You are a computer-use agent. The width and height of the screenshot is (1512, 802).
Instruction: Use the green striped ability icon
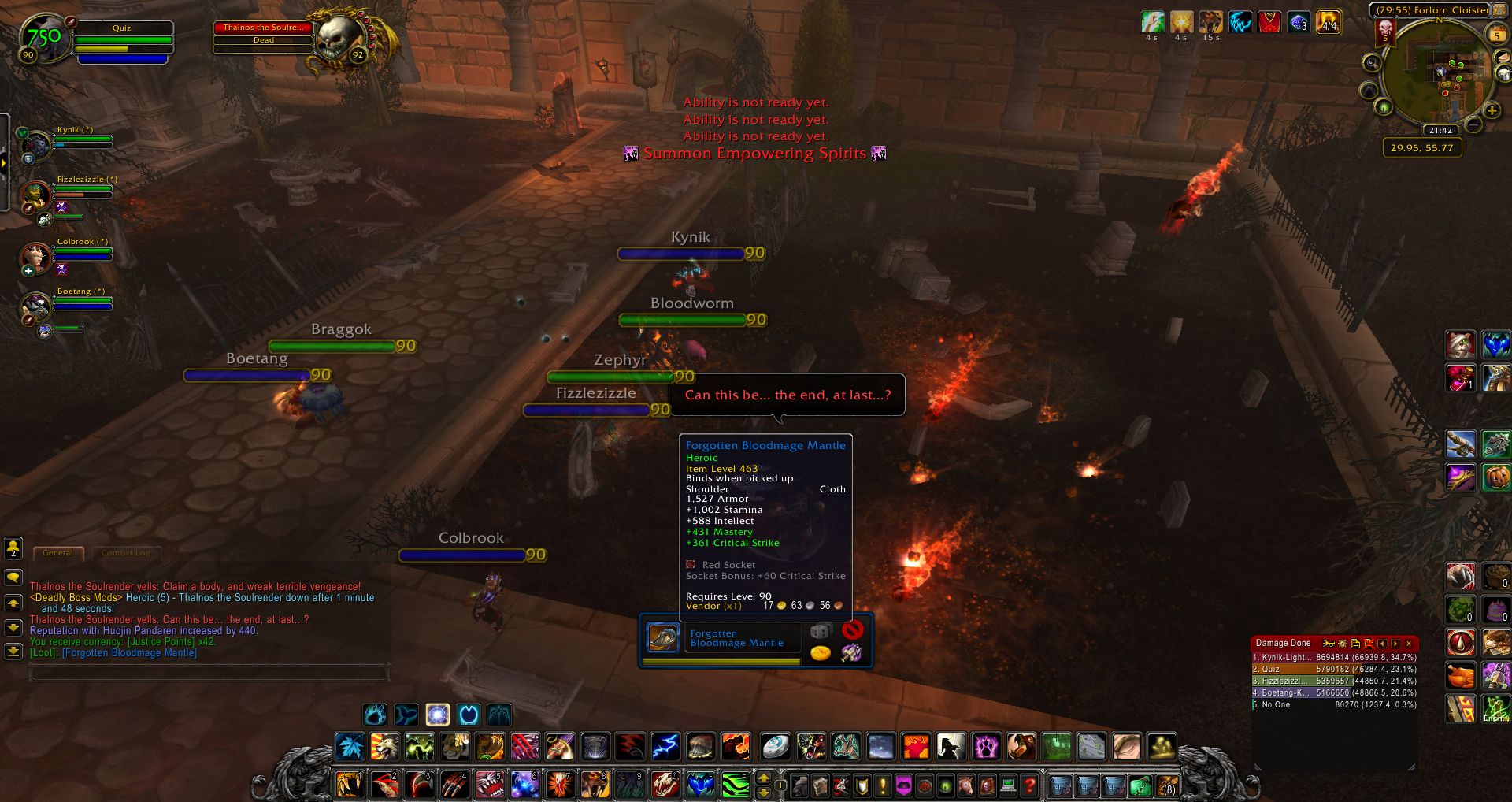[x=735, y=785]
